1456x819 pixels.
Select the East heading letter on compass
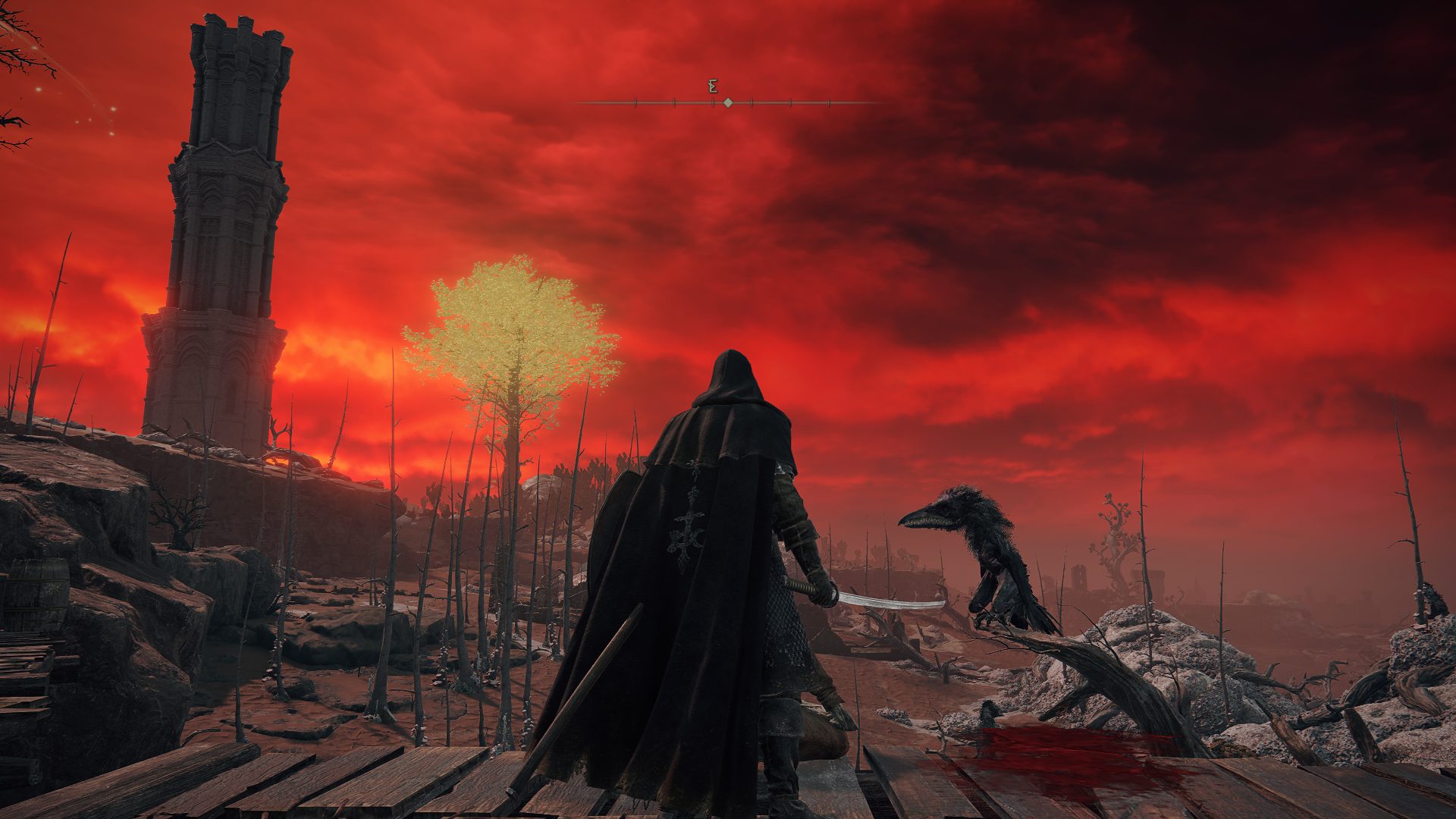[713, 86]
